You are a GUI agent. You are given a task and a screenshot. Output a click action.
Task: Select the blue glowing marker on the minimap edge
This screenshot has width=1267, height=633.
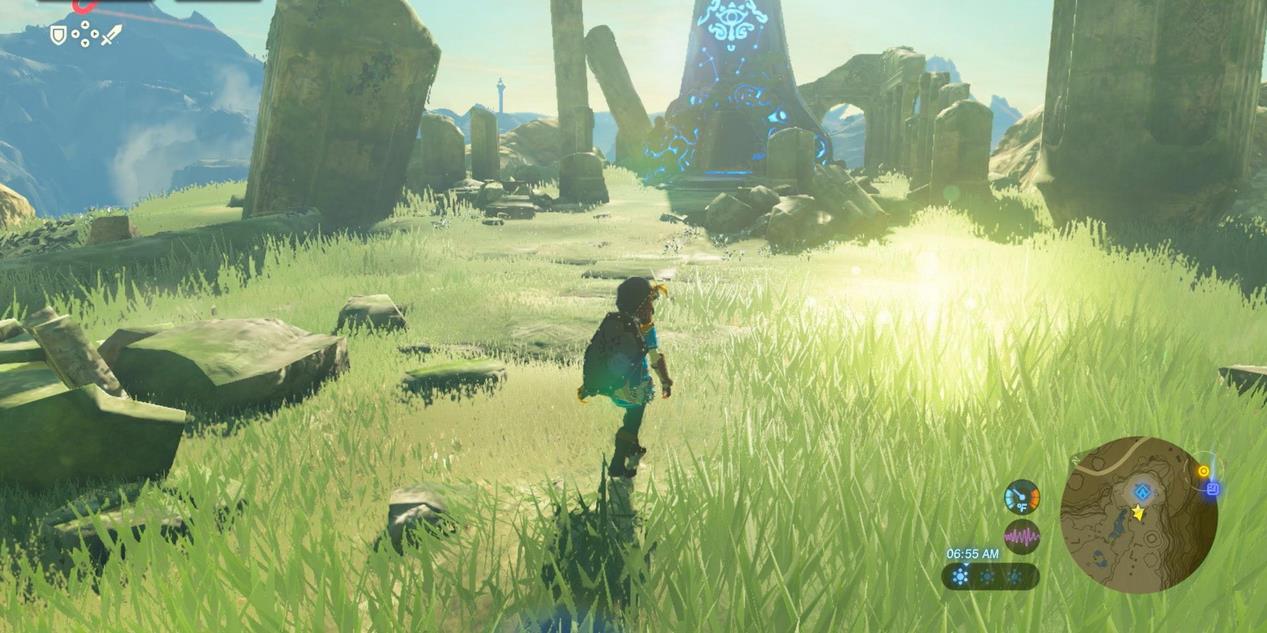click(1212, 489)
